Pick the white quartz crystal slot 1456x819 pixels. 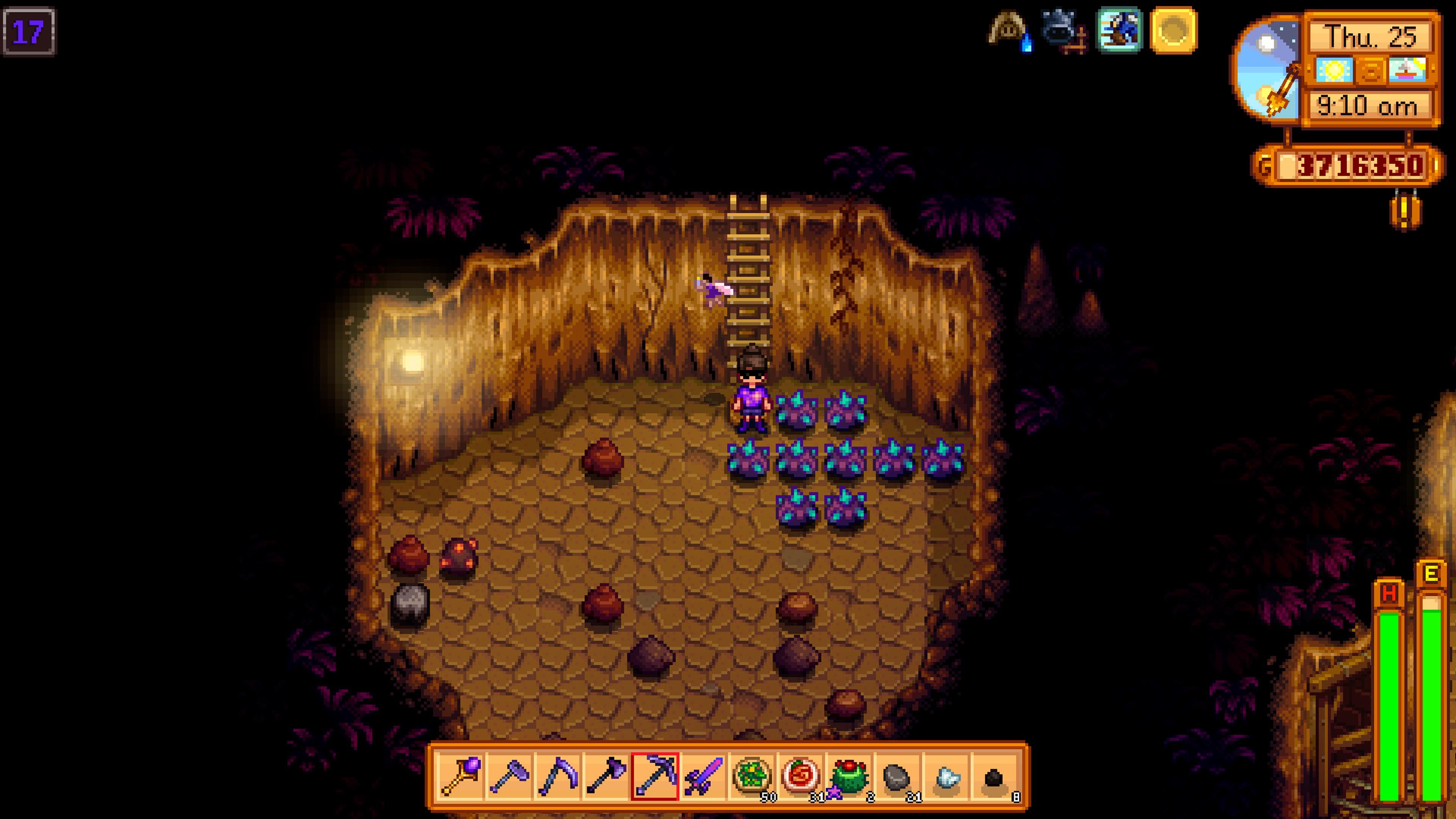tap(946, 777)
